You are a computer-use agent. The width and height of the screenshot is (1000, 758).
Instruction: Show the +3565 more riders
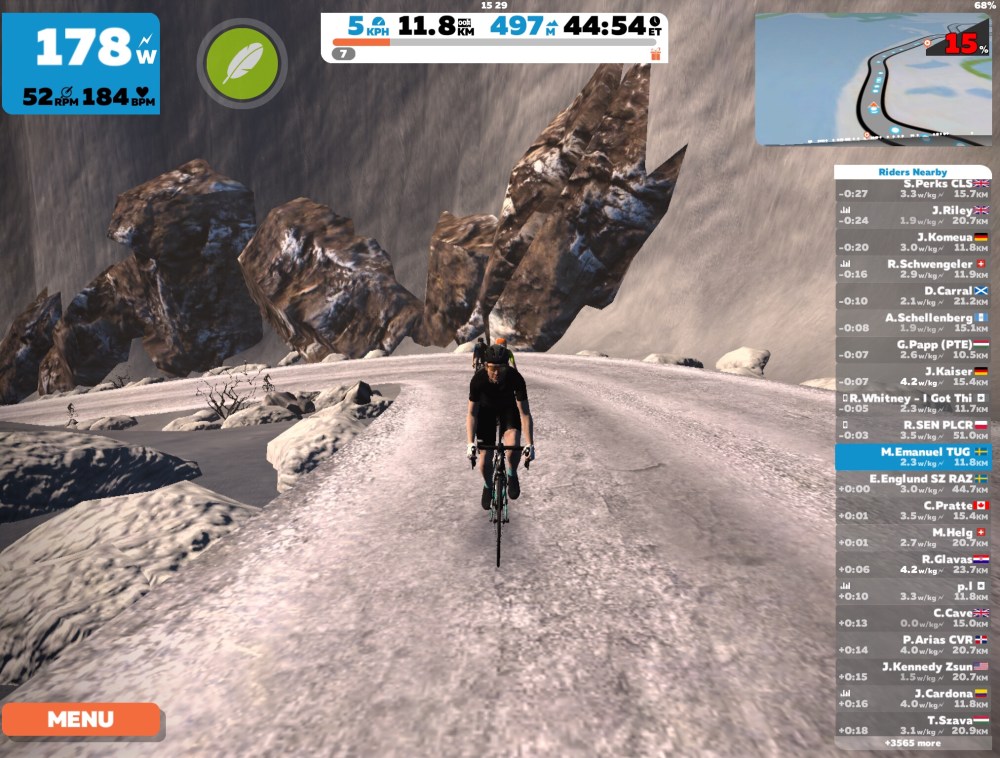tap(912, 744)
